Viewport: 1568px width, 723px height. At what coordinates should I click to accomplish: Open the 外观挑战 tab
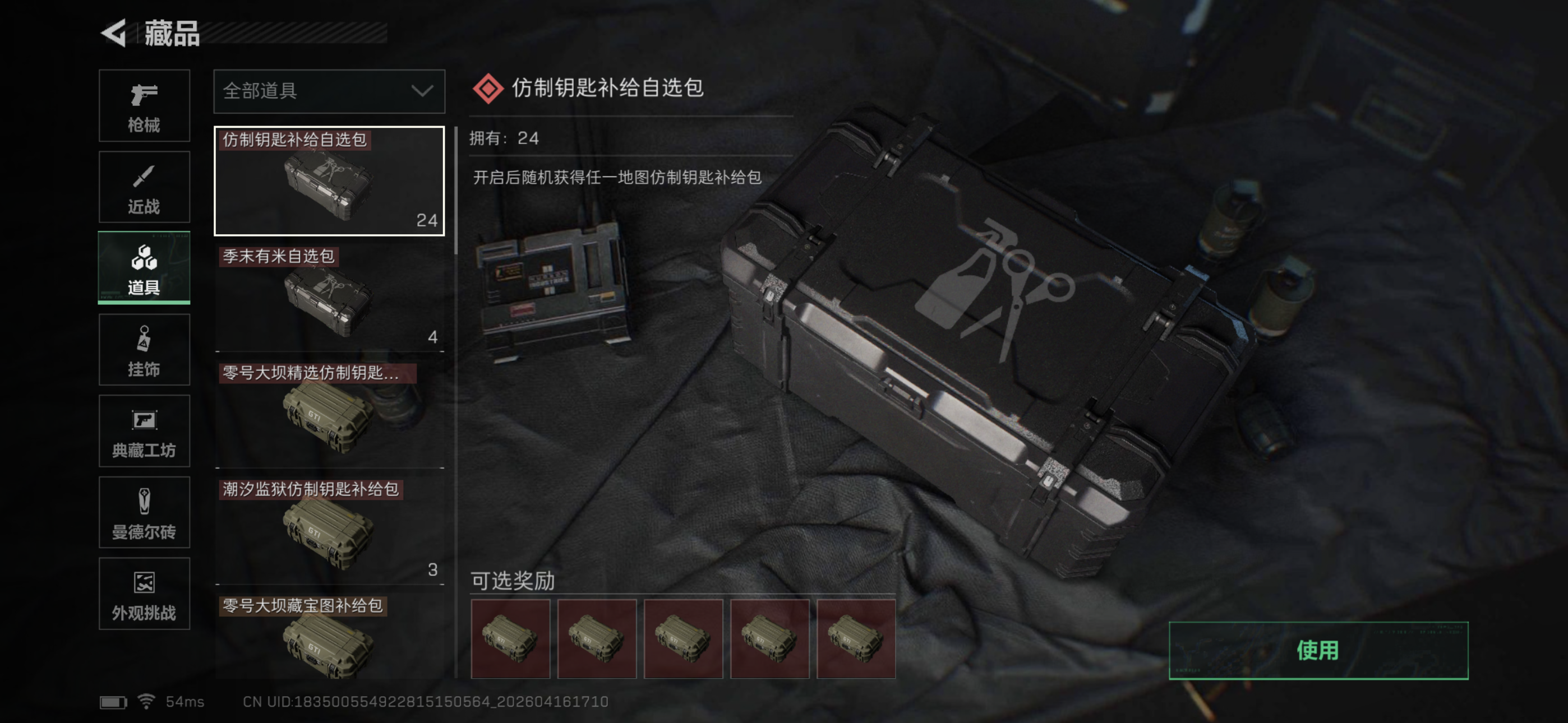(144, 594)
